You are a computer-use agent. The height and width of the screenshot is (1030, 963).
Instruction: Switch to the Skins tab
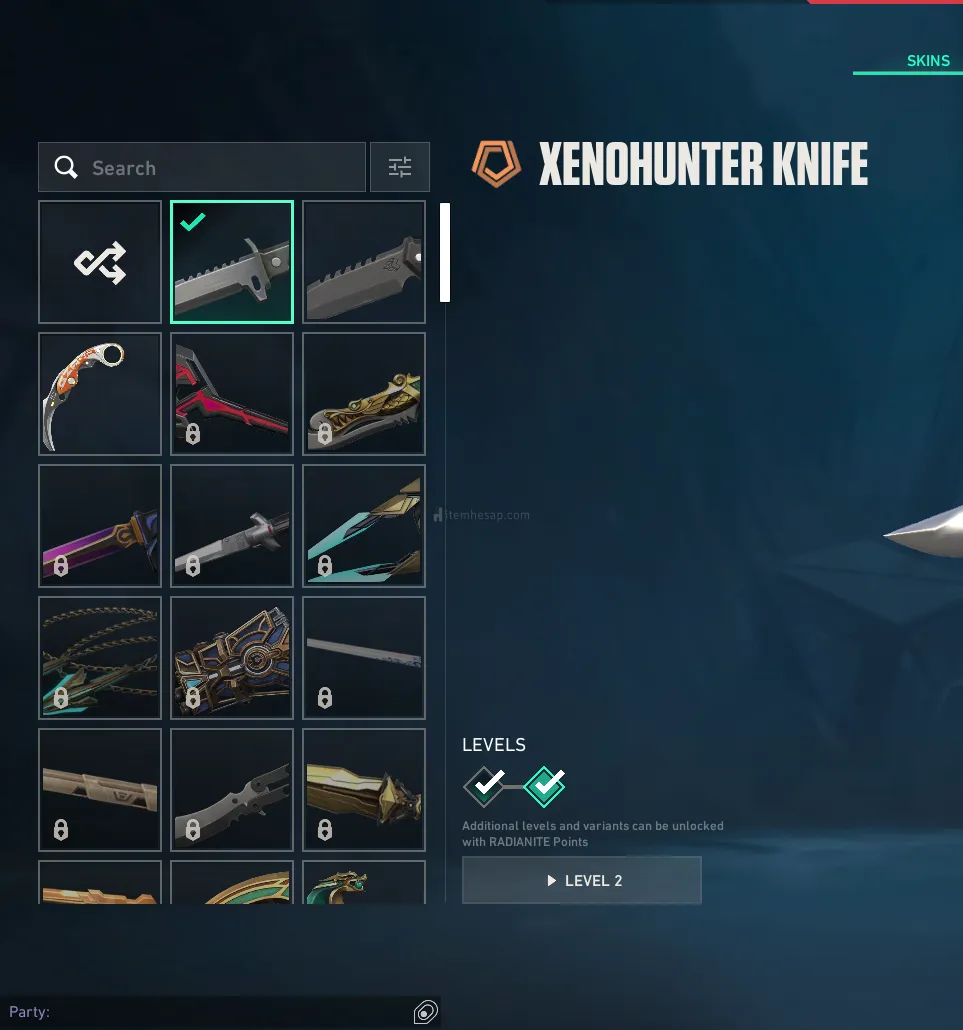tap(928, 61)
